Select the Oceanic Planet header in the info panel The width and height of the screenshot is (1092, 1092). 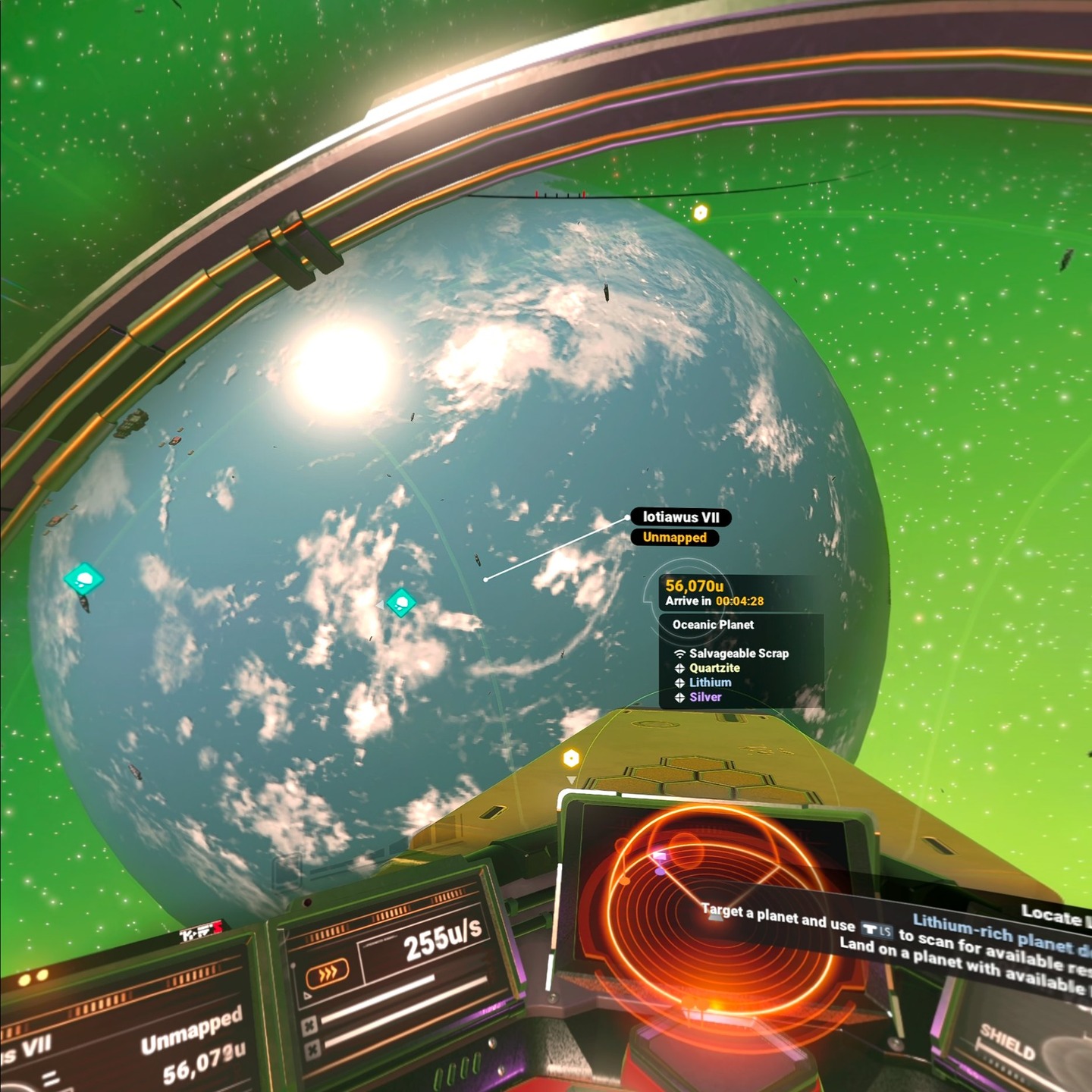[x=713, y=625]
